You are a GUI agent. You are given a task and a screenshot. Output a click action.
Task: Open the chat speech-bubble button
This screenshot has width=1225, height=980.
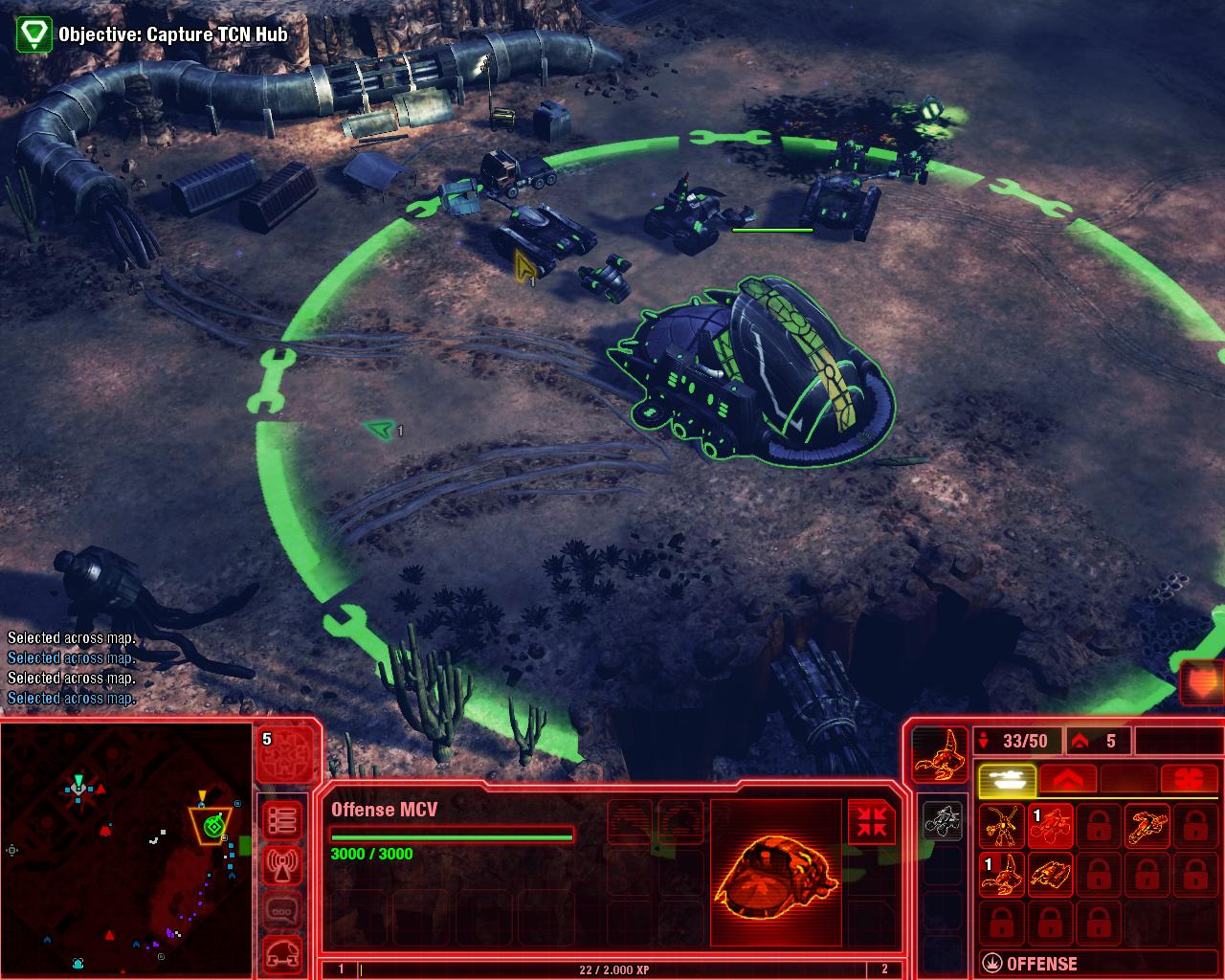click(283, 909)
